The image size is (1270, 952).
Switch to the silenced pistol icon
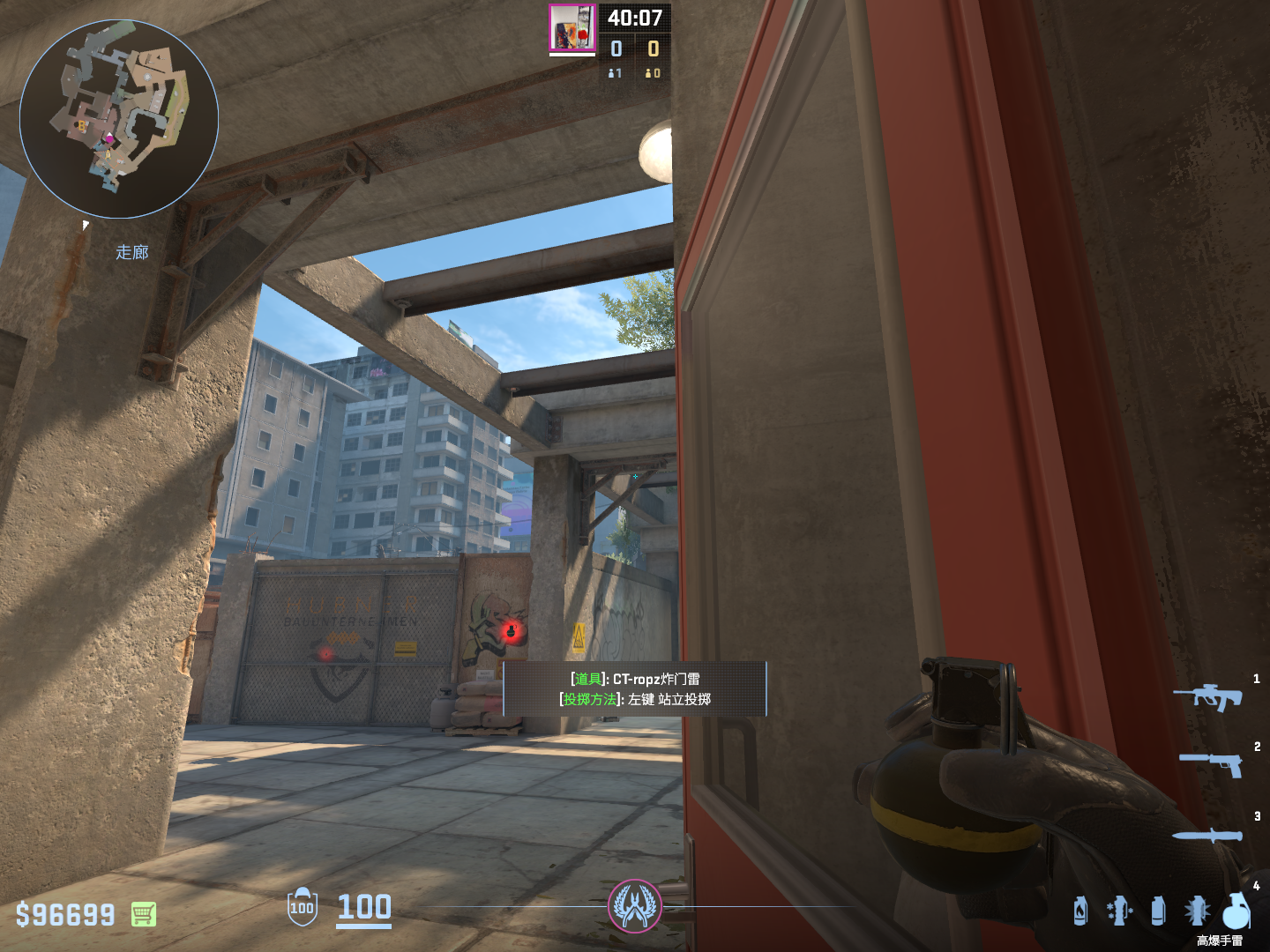1212,763
